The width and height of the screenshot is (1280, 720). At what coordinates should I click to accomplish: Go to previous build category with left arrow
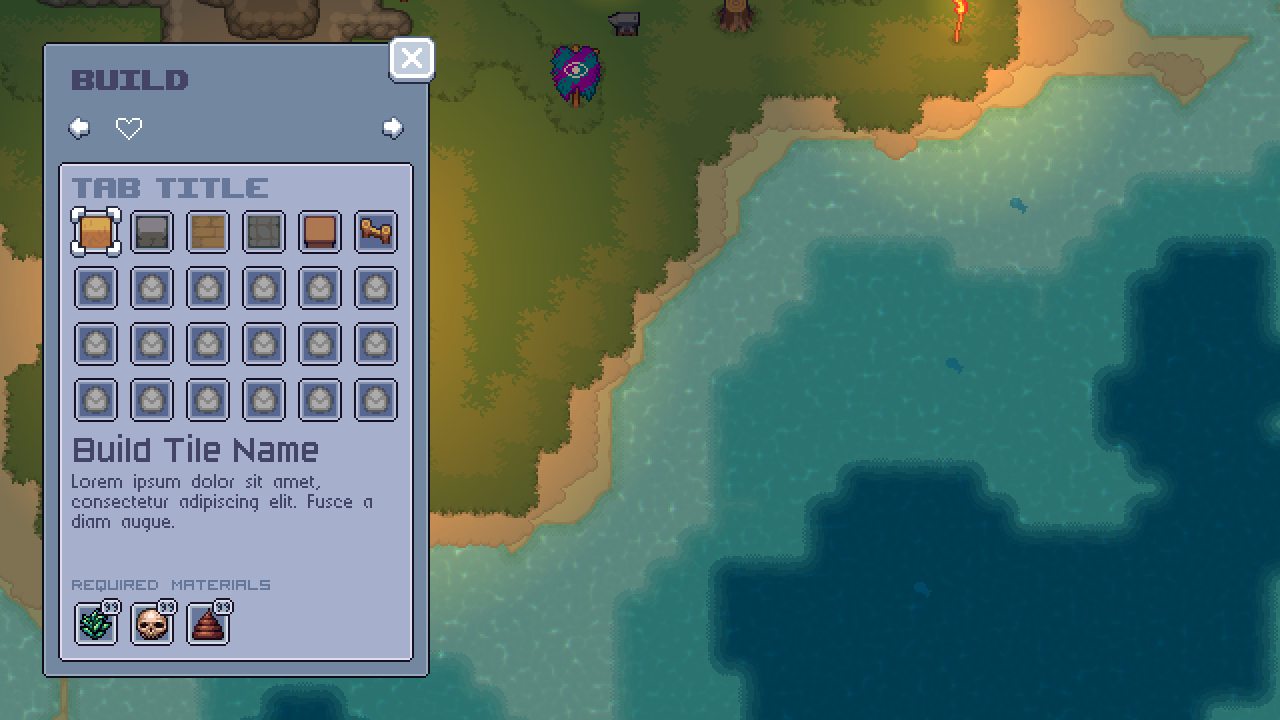[x=79, y=128]
